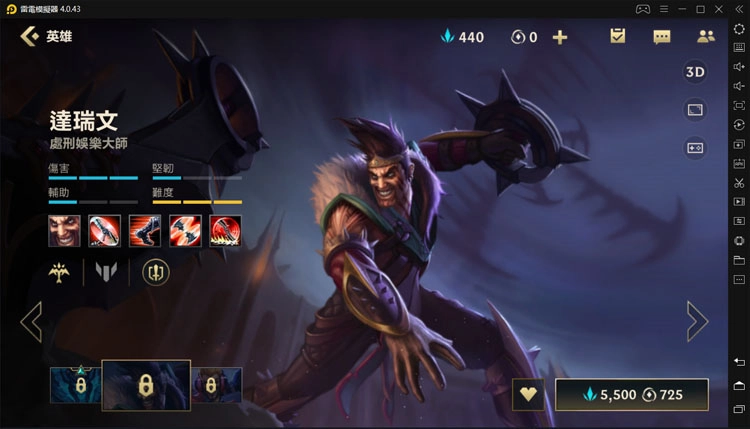Select the twin axes ability icon

coord(185,230)
